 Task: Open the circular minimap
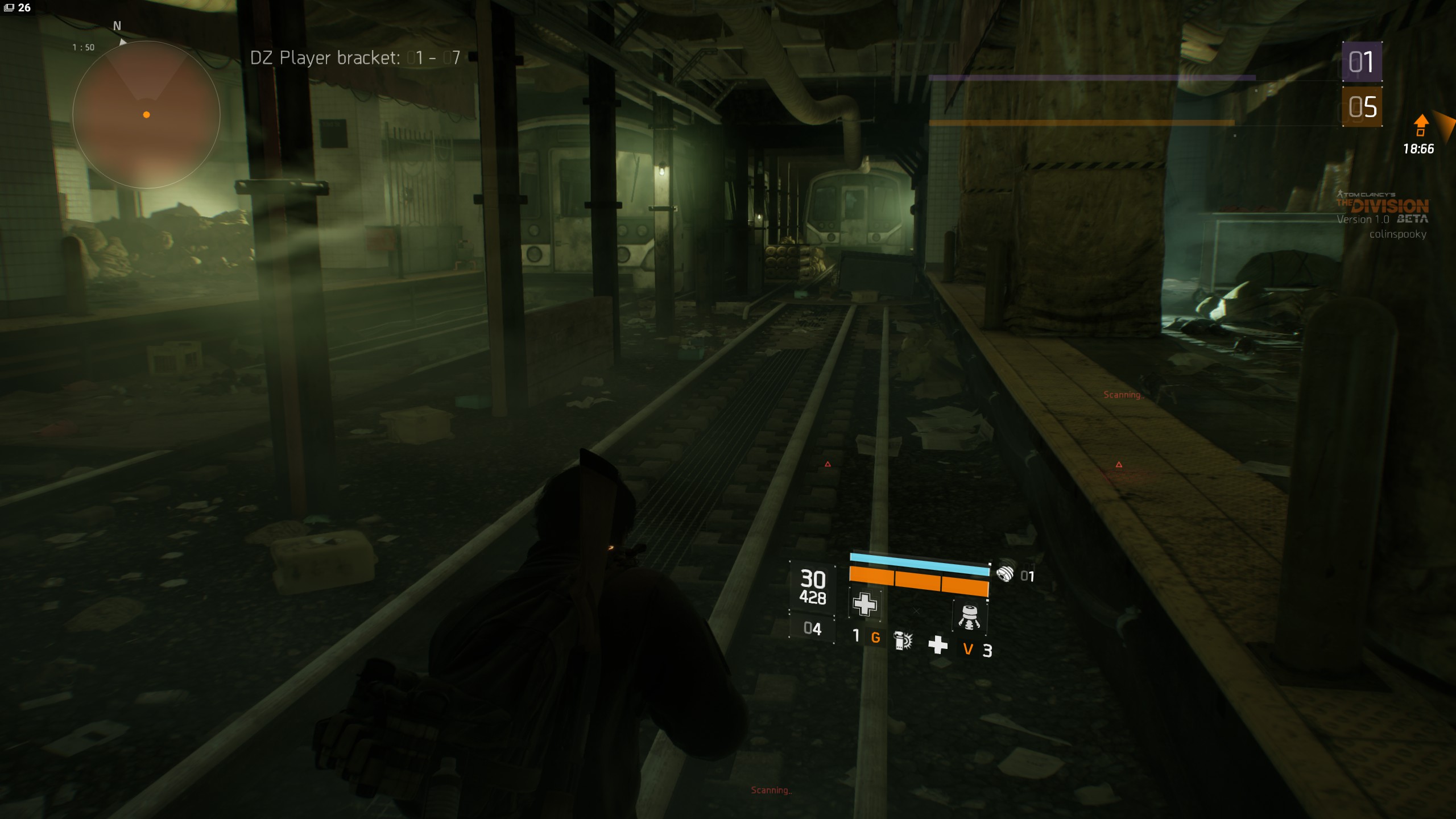[146, 114]
